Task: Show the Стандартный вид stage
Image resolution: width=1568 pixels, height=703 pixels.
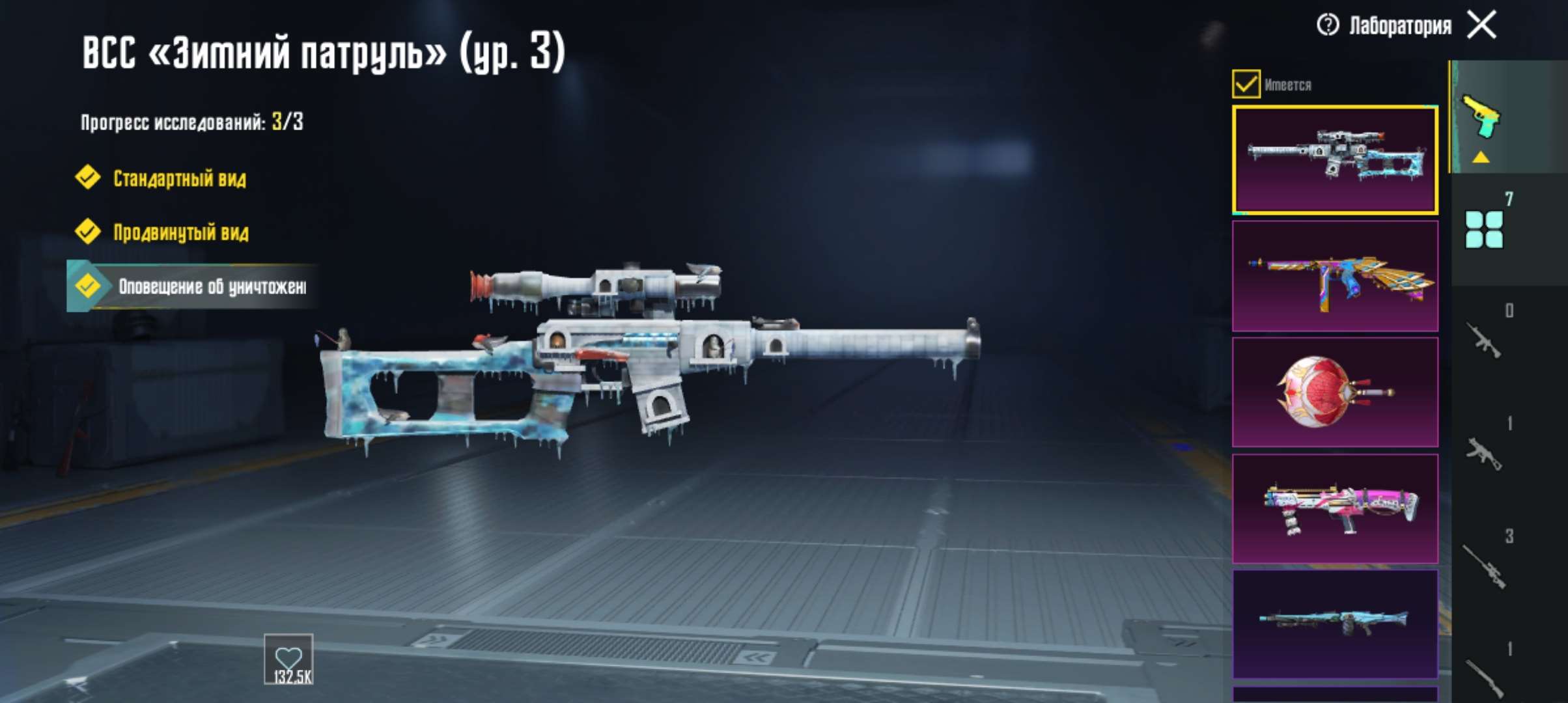Action: pos(179,178)
